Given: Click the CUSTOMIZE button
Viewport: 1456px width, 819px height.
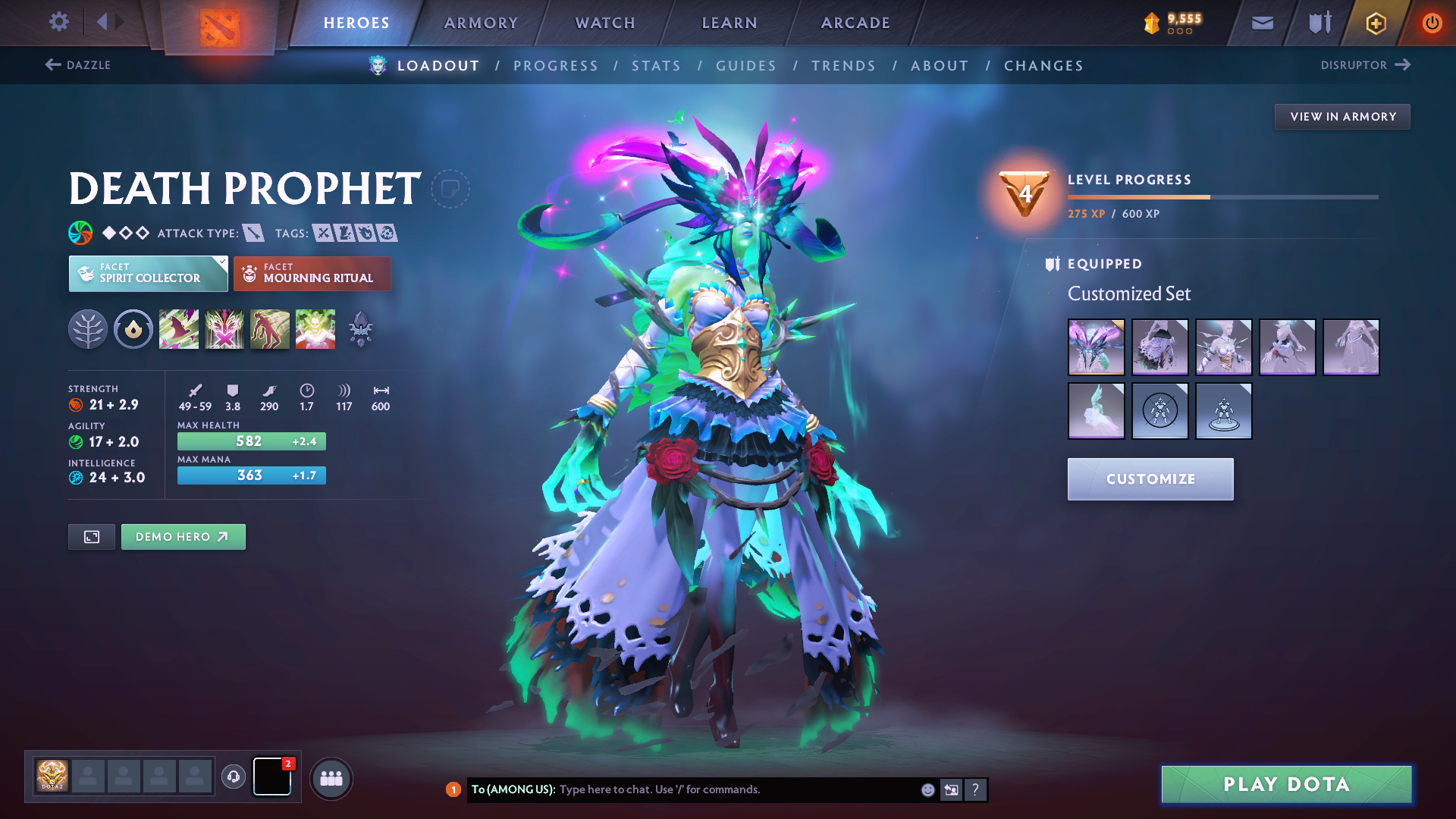Looking at the screenshot, I should [1150, 479].
